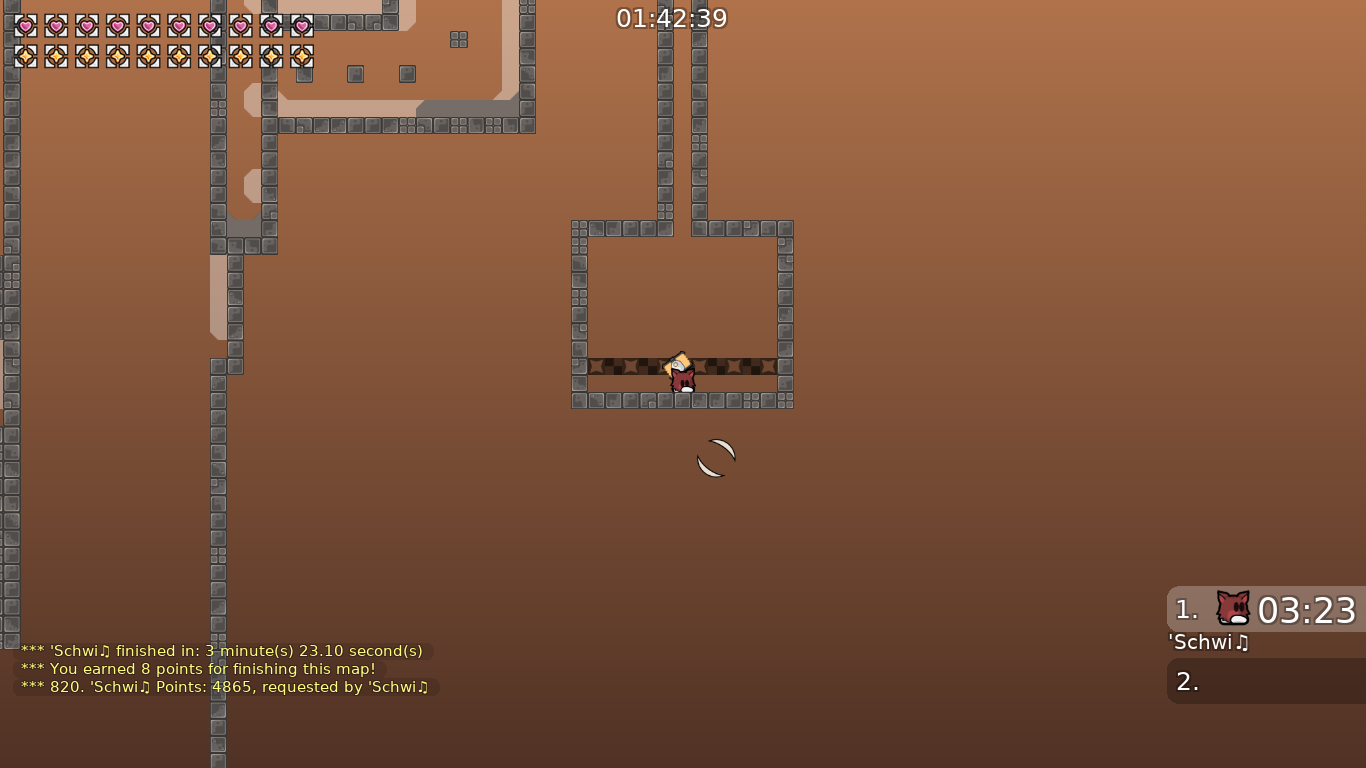This screenshot has width=1366, height=768.
Task: Select the 'Schwi♪ player name on the scoreboard
Action: pos(1208,643)
